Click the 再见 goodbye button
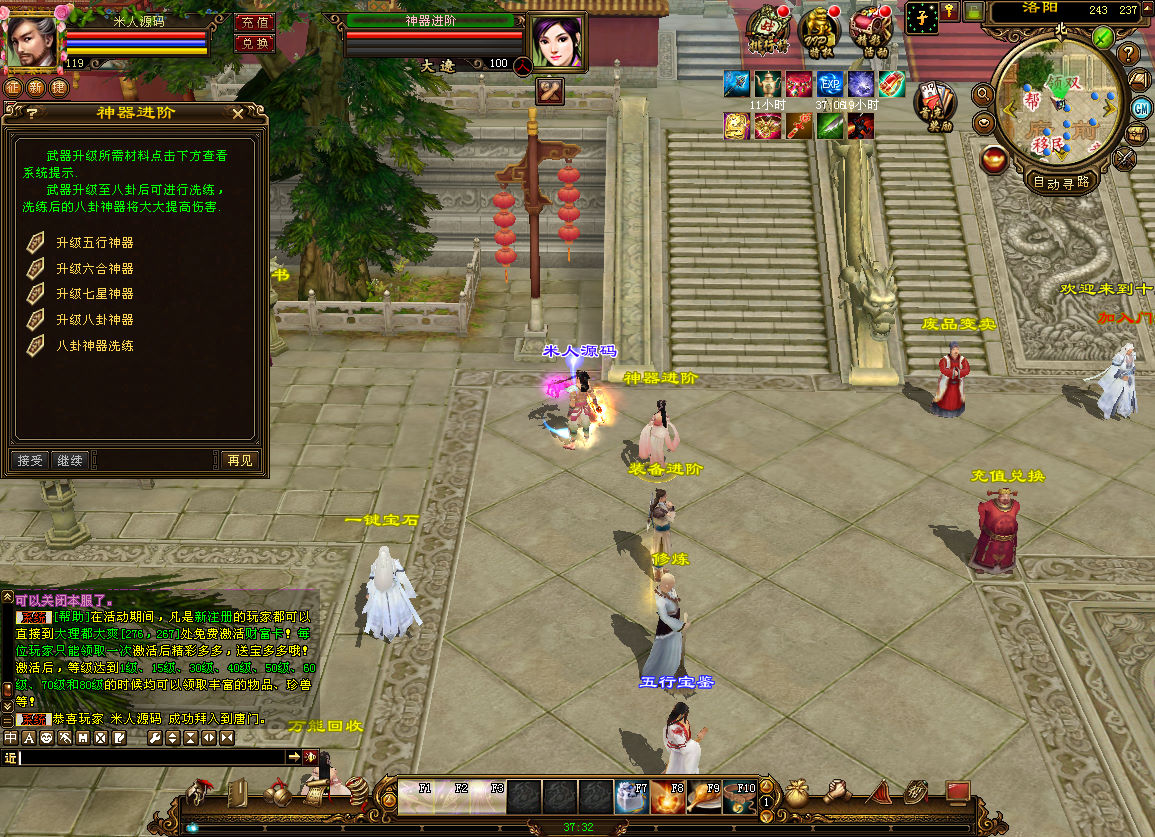The height and width of the screenshot is (837, 1155). pos(240,460)
